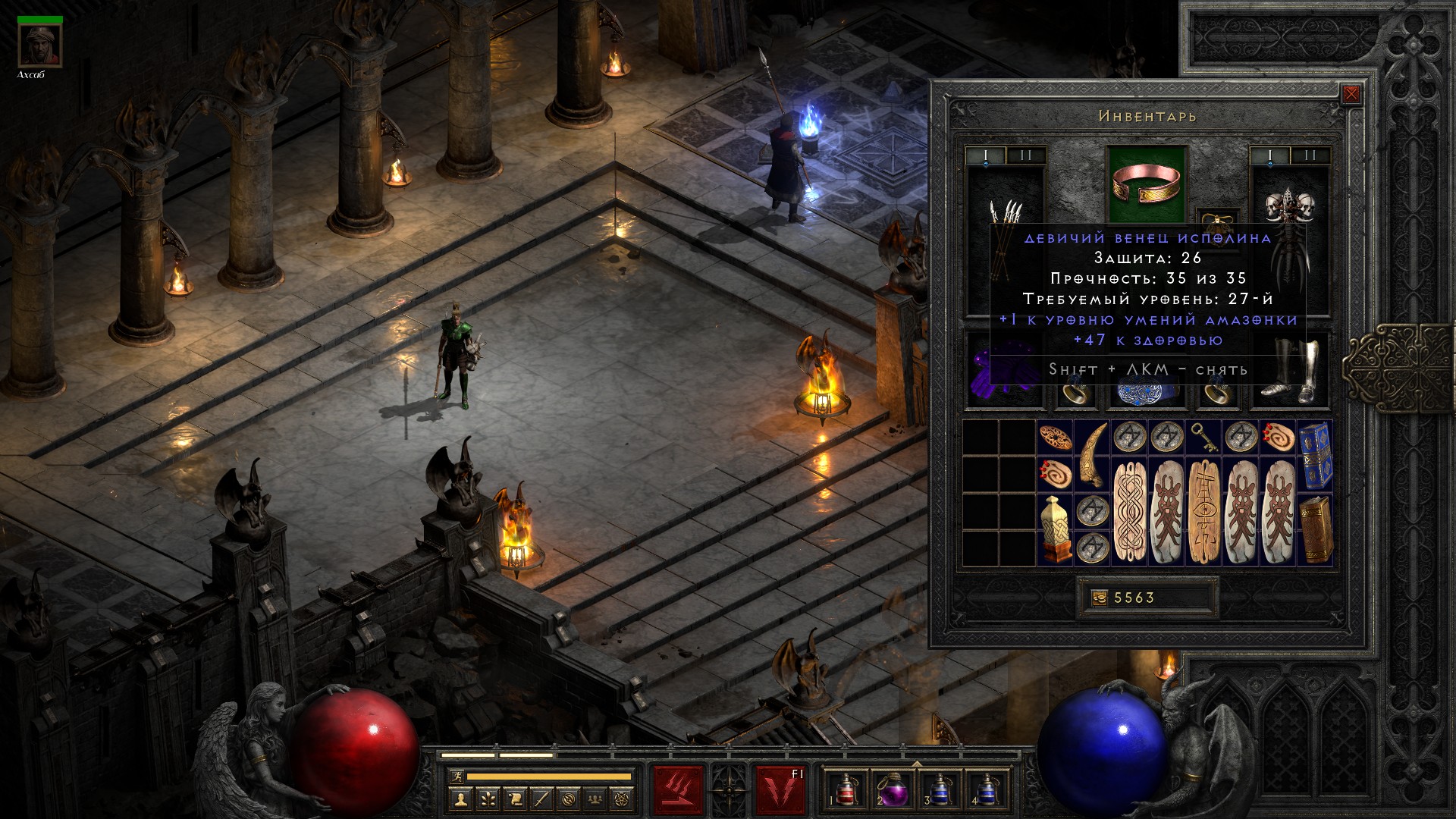Toggle the run/walk button
Screen dimensions: 1456x819
pyautogui.click(x=456, y=777)
